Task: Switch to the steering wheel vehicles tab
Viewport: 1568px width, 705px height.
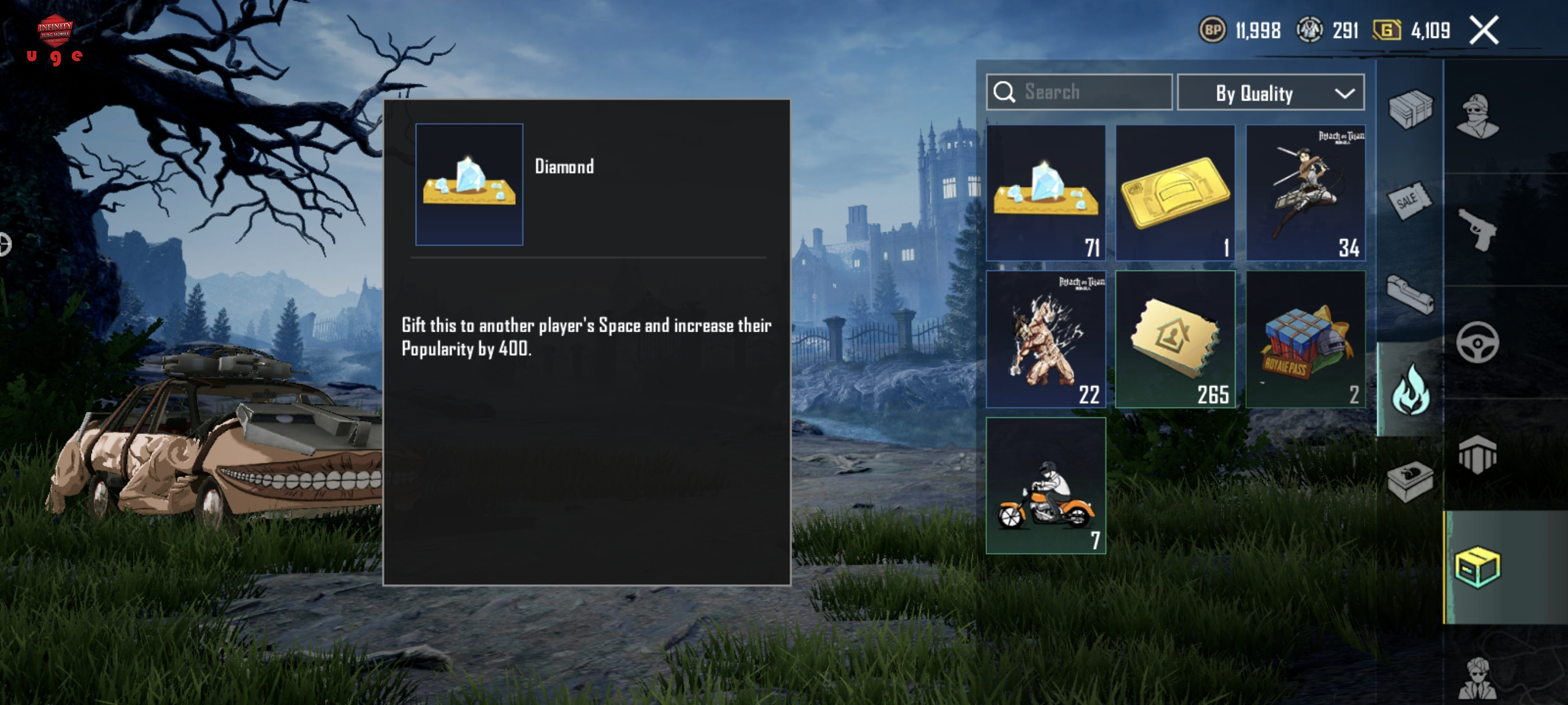Action: (1477, 343)
